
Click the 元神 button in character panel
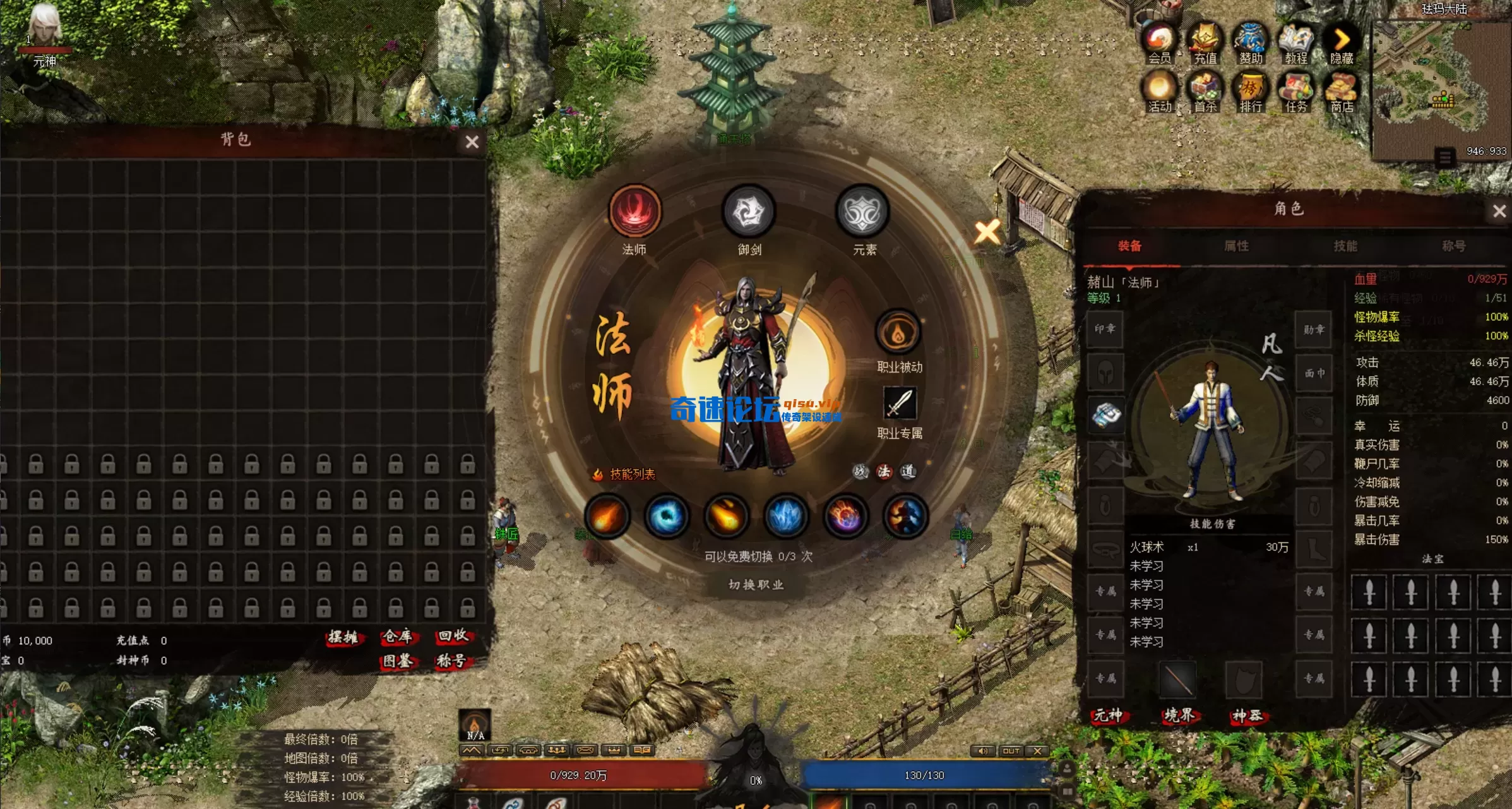(1109, 716)
